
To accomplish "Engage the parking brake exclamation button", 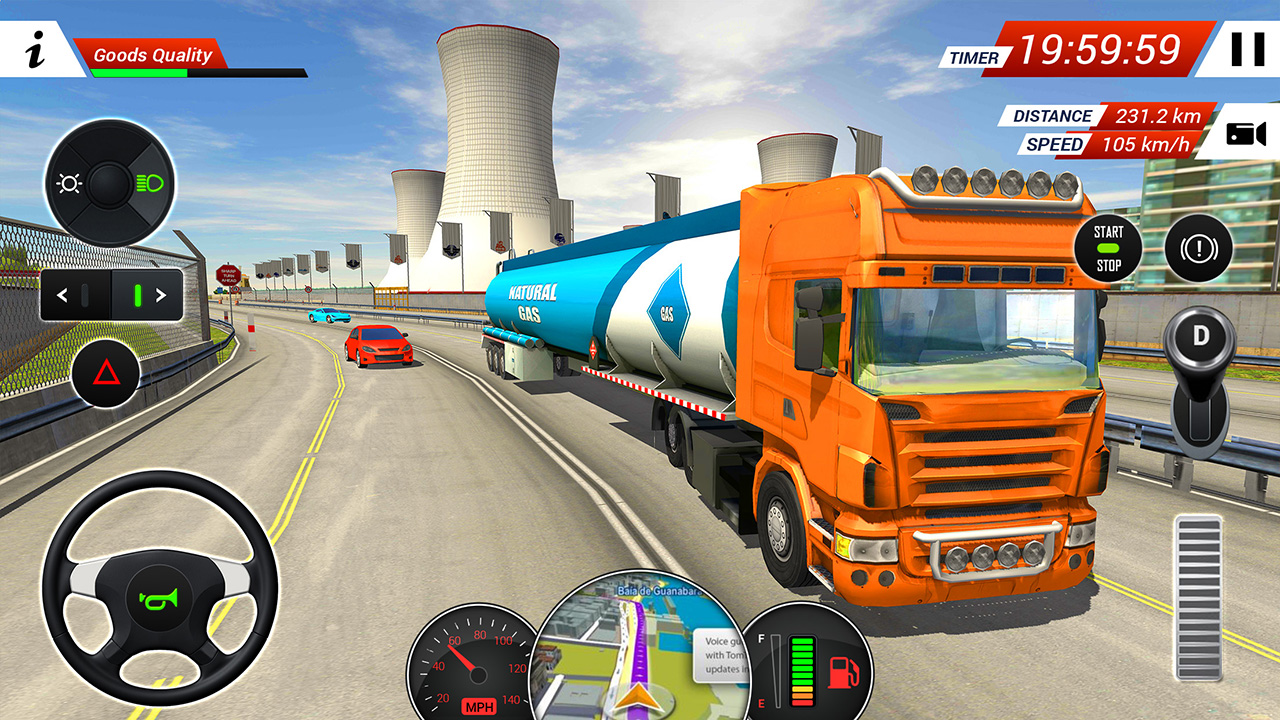I will pyautogui.click(x=1197, y=249).
